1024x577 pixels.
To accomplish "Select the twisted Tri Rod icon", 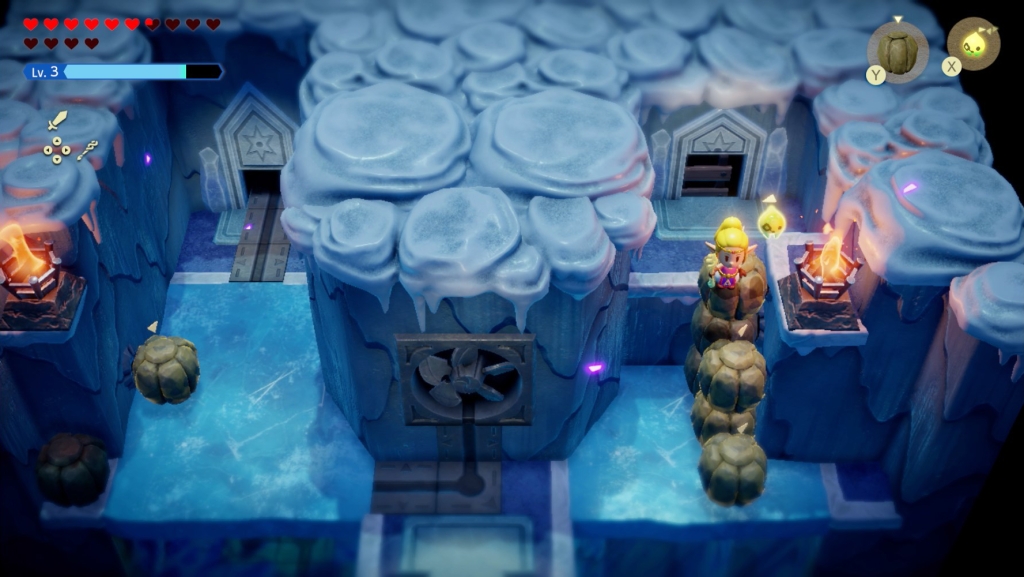I will [x=87, y=149].
